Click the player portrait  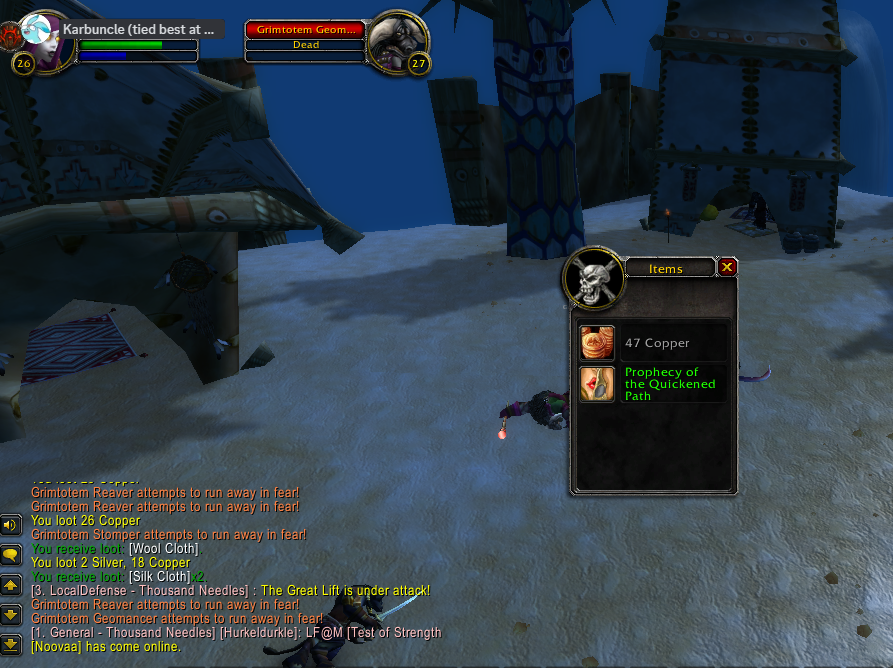(x=47, y=41)
